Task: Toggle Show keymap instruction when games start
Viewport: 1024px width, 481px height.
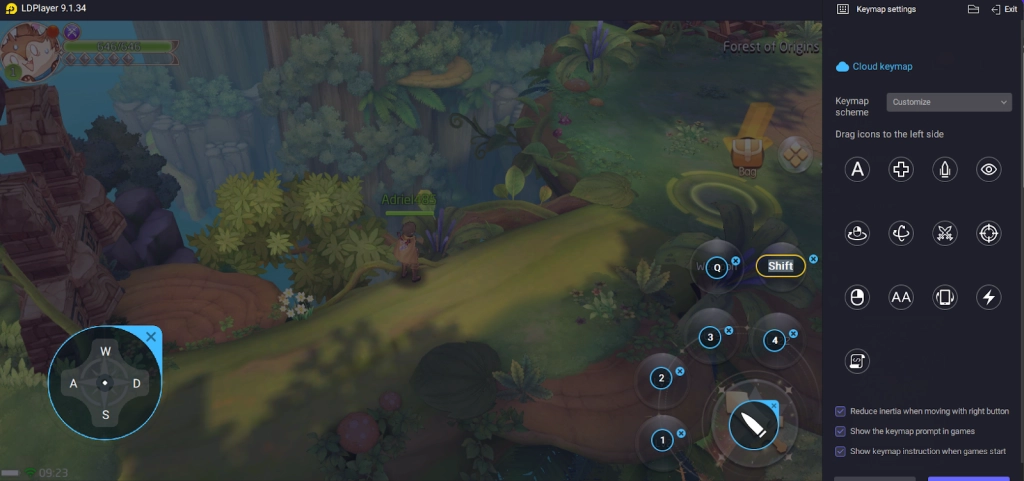Action: point(840,451)
